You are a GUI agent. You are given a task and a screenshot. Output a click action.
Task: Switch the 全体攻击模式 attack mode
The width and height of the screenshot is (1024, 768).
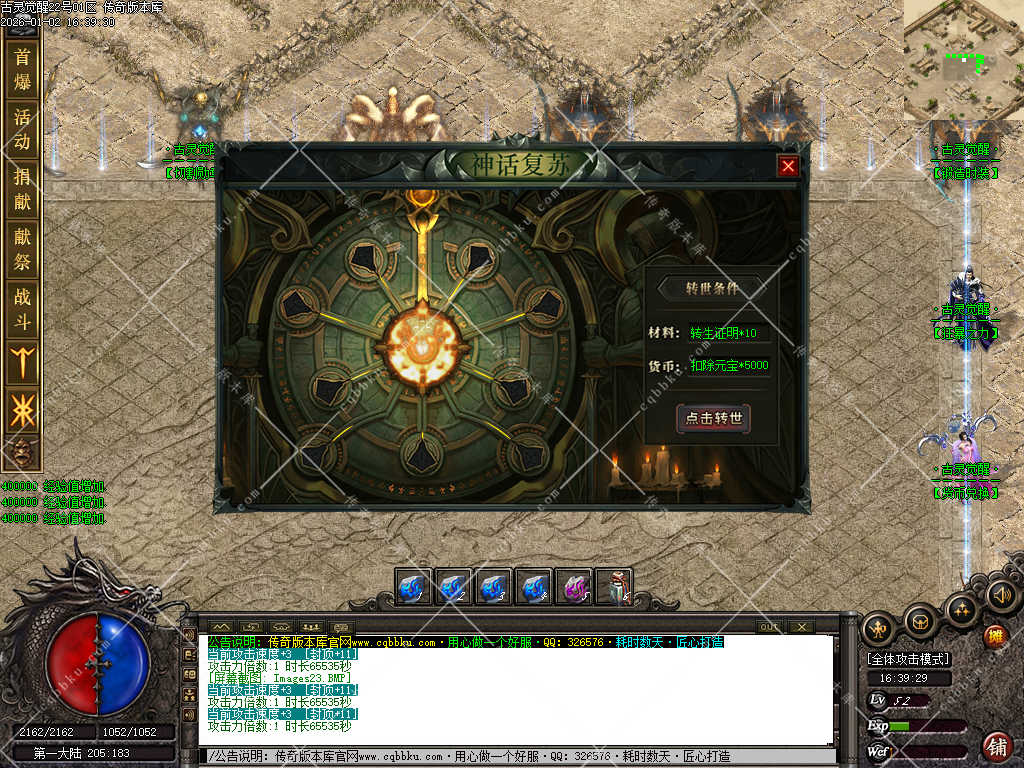(x=908, y=659)
